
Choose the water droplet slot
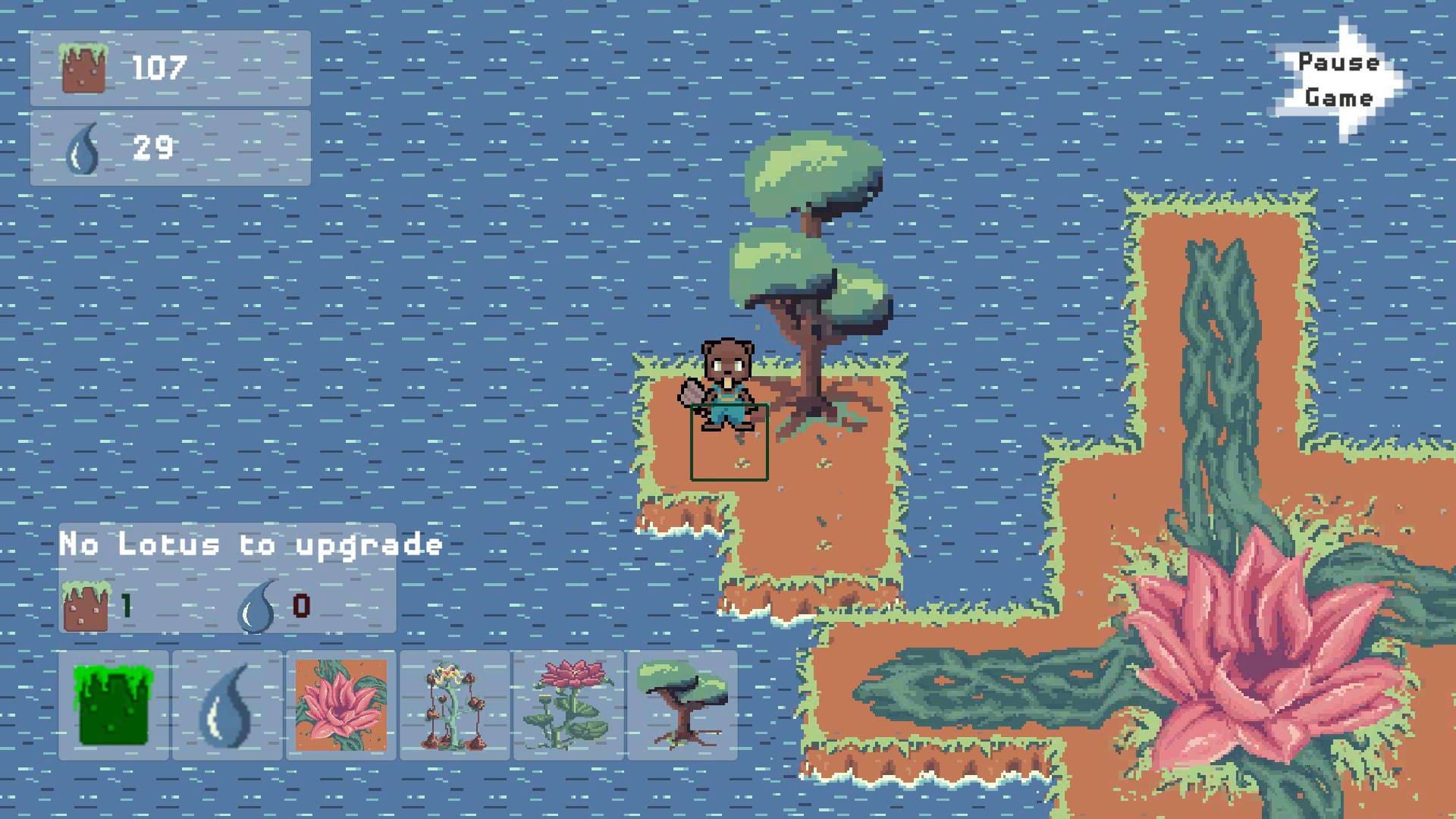pos(227,705)
